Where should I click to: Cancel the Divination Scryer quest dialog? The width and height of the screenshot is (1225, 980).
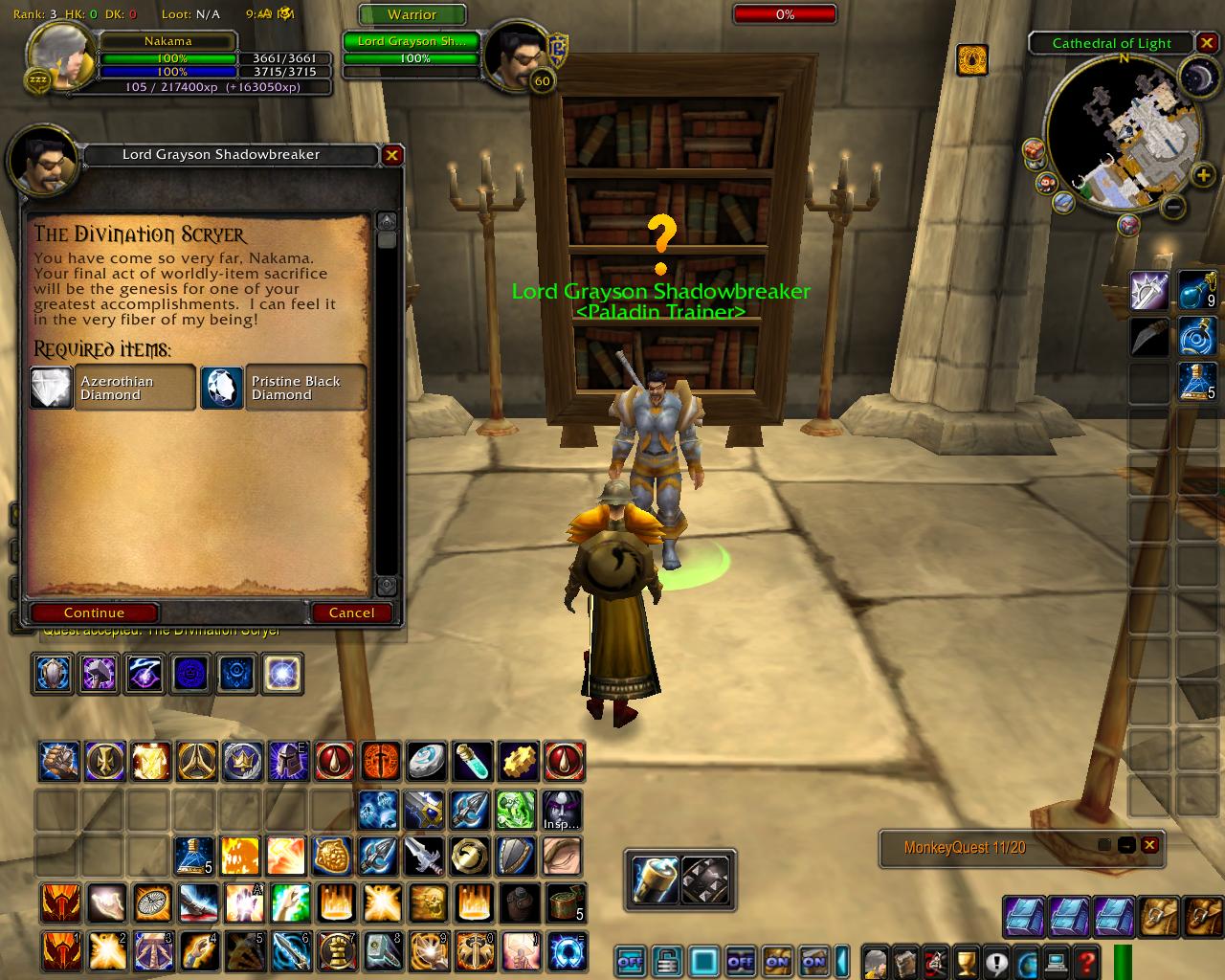(x=351, y=612)
